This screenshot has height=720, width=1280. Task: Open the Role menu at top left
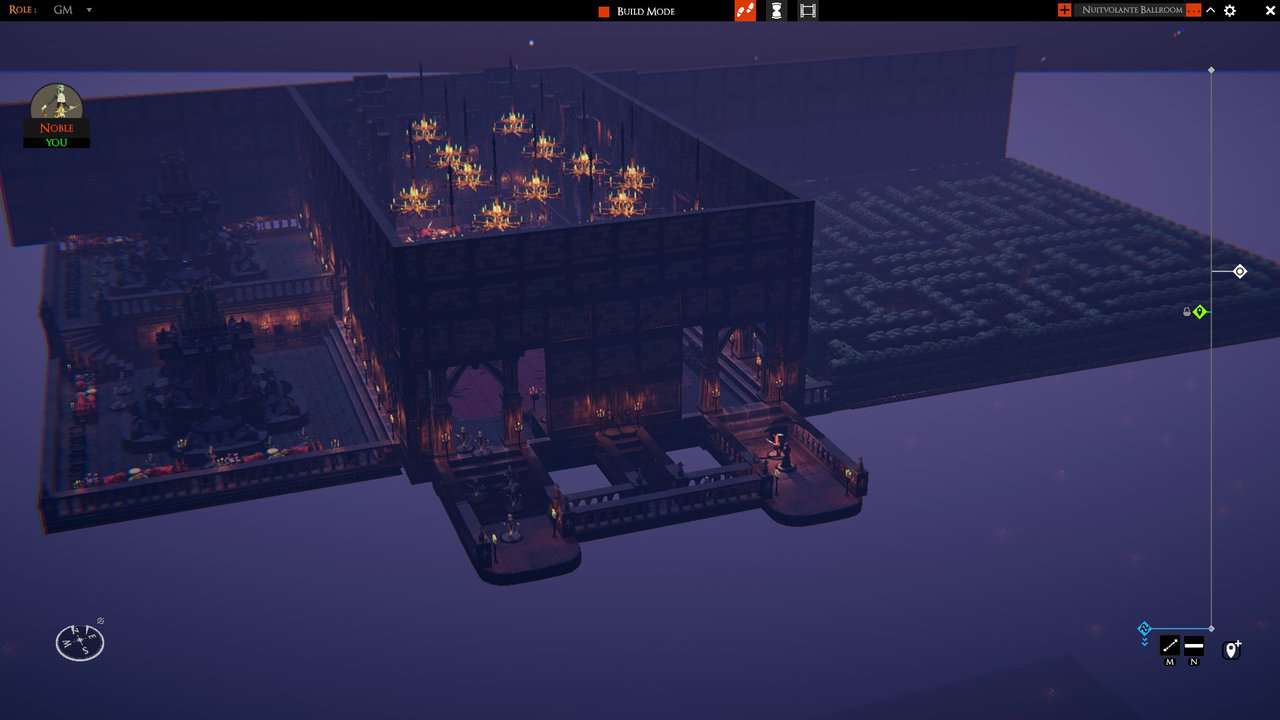[x=22, y=10]
